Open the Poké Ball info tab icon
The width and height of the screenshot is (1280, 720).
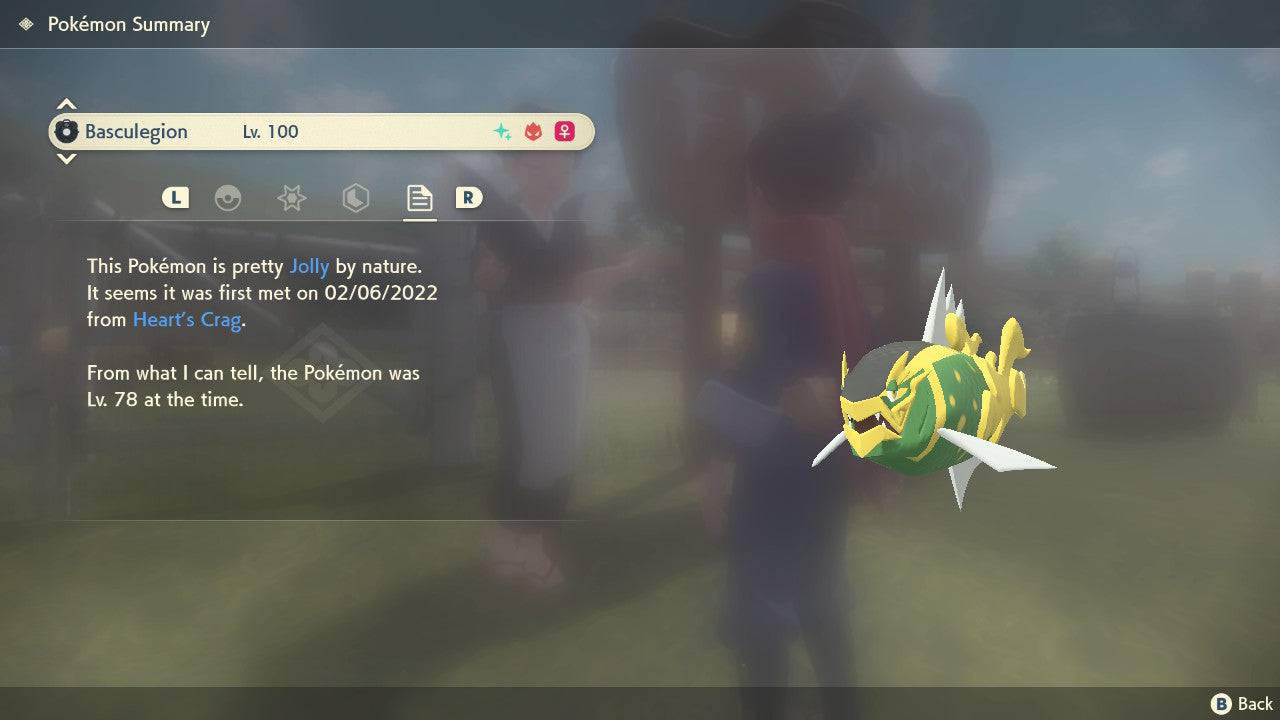[x=229, y=198]
